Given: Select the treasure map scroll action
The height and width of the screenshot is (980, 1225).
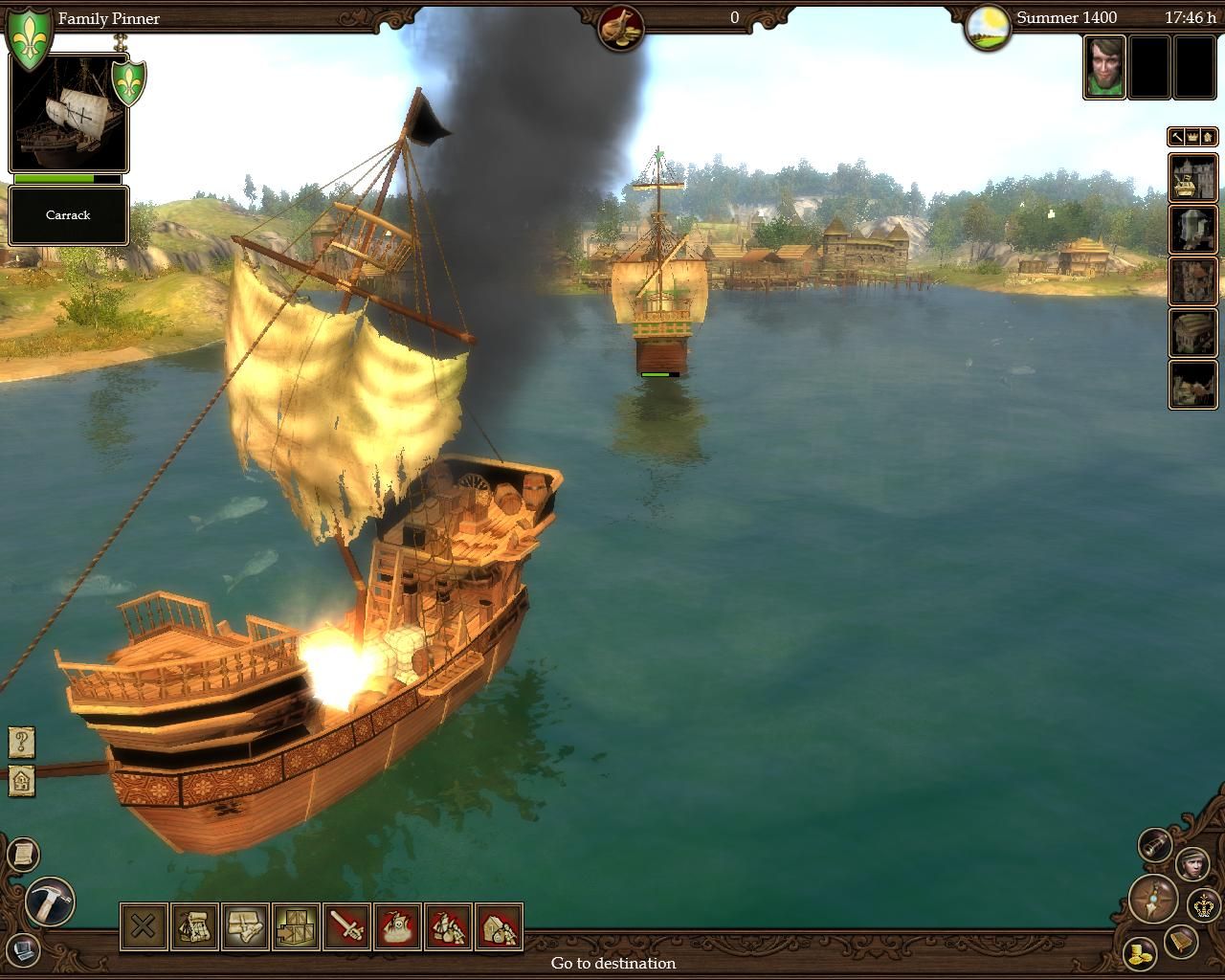Looking at the screenshot, I should pyautogui.click(x=194, y=926).
